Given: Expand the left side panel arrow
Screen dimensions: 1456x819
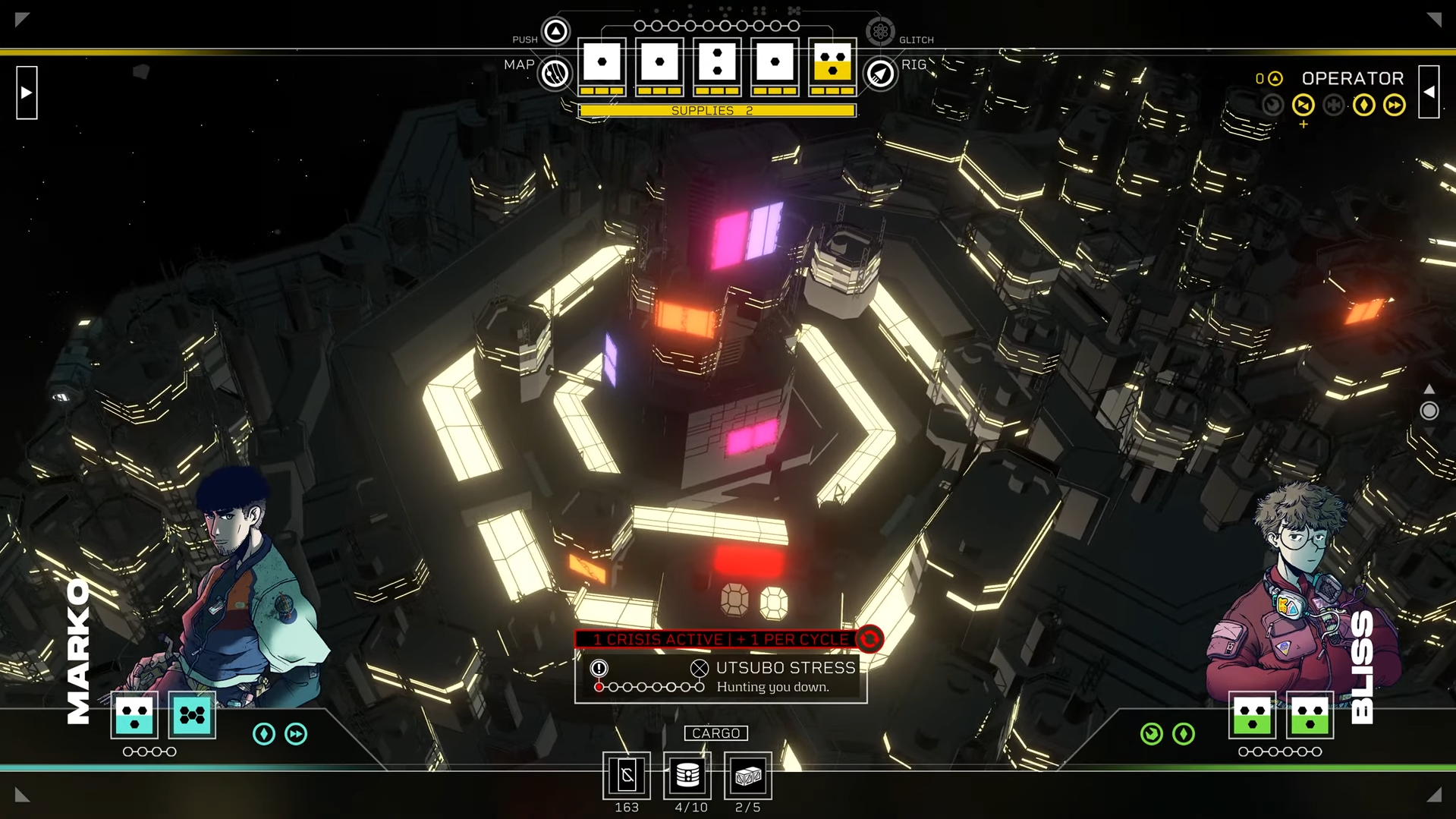Looking at the screenshot, I should pyautogui.click(x=27, y=93).
